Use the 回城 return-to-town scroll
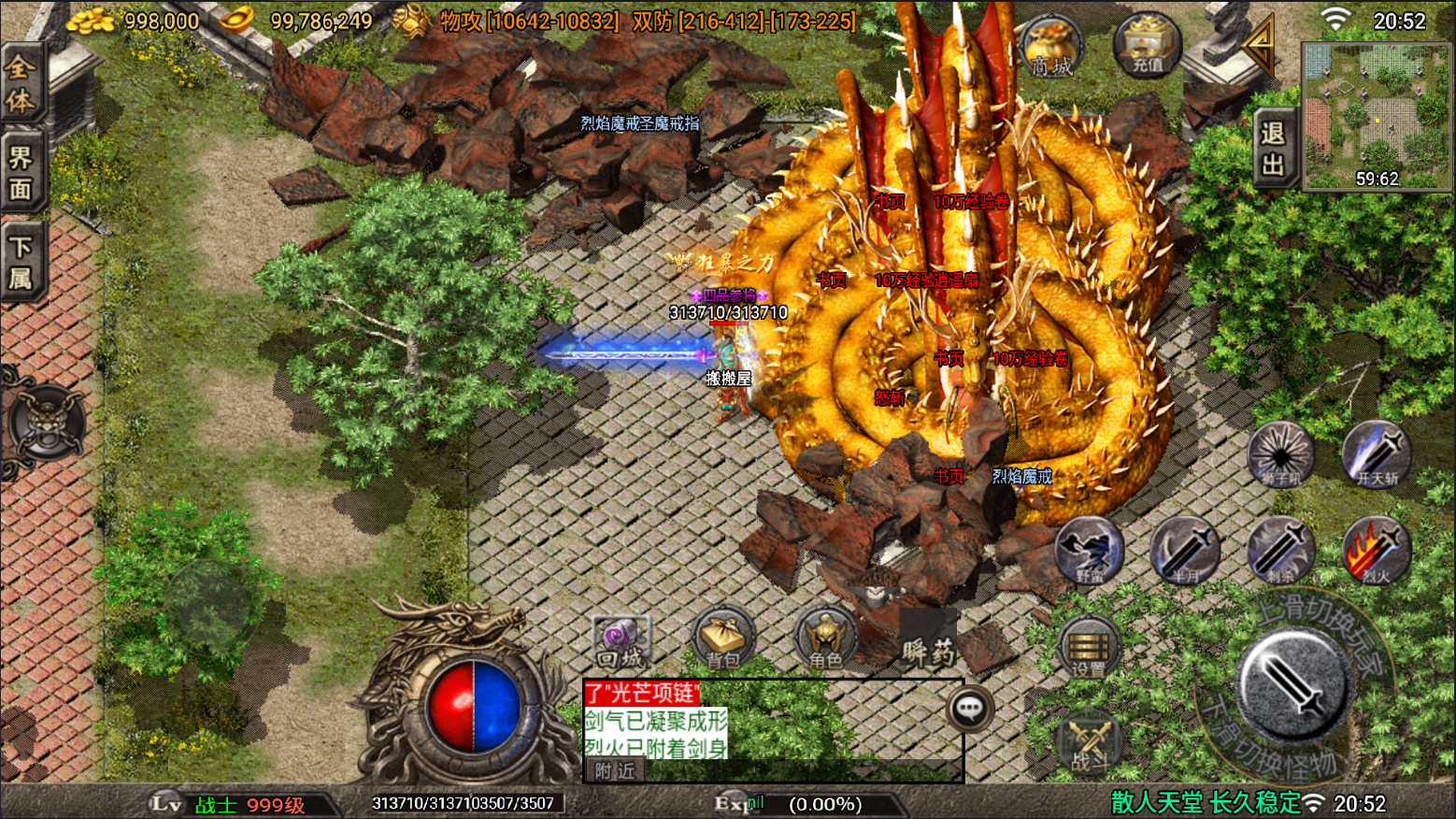This screenshot has height=819, width=1456. point(621,641)
